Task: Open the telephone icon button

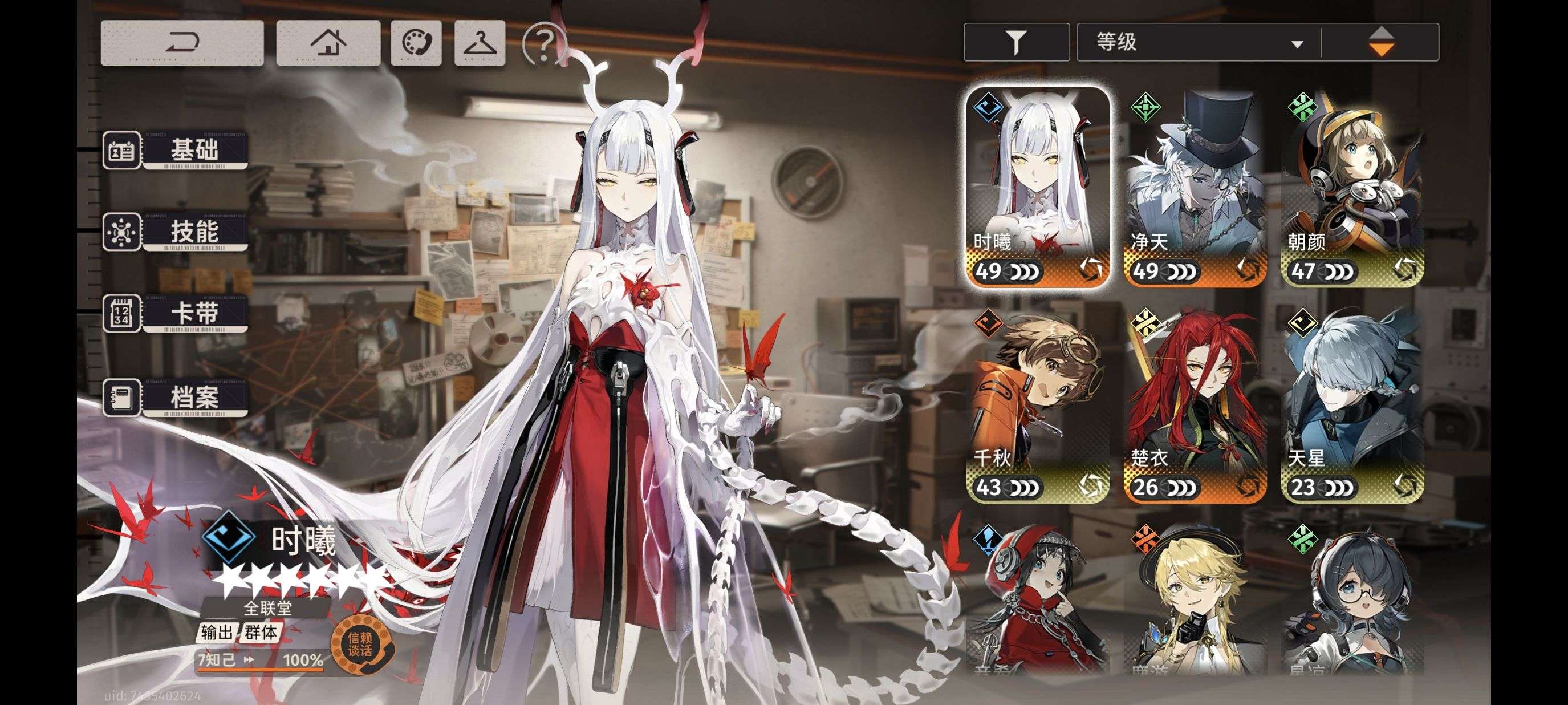Action: pyautogui.click(x=416, y=43)
